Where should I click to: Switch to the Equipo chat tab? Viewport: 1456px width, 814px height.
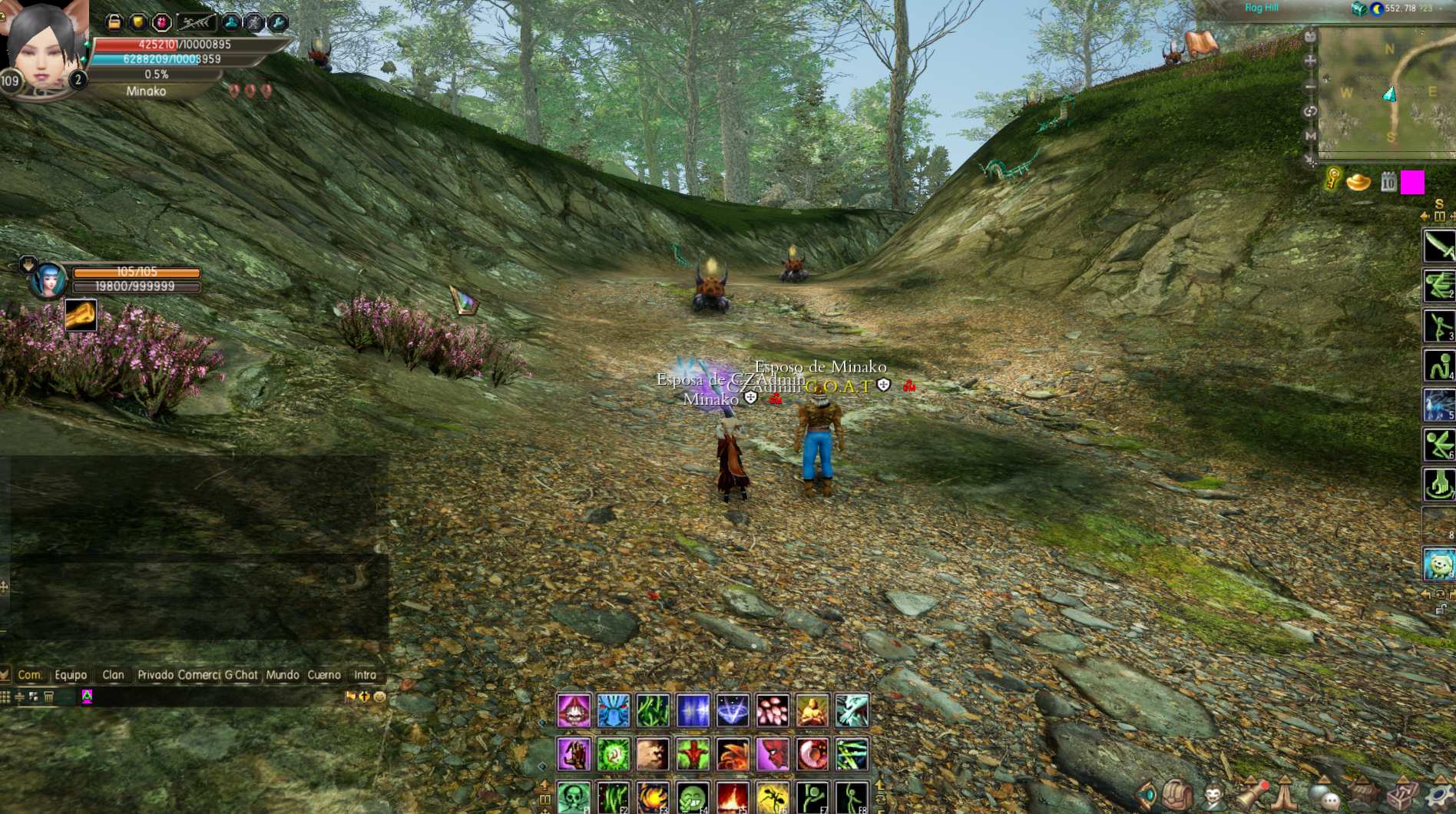click(71, 675)
